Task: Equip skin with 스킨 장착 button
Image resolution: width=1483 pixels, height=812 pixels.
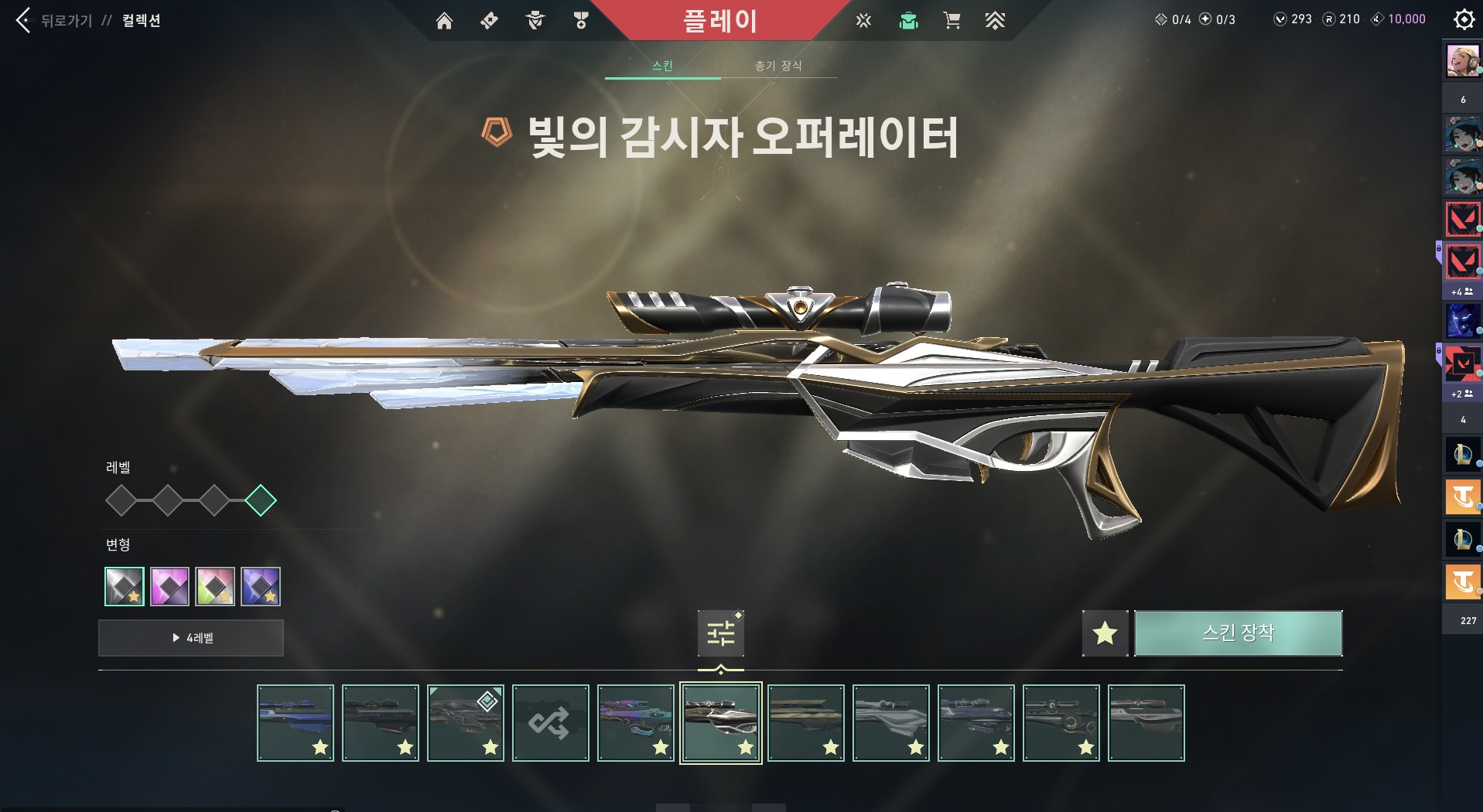Action: [1238, 633]
